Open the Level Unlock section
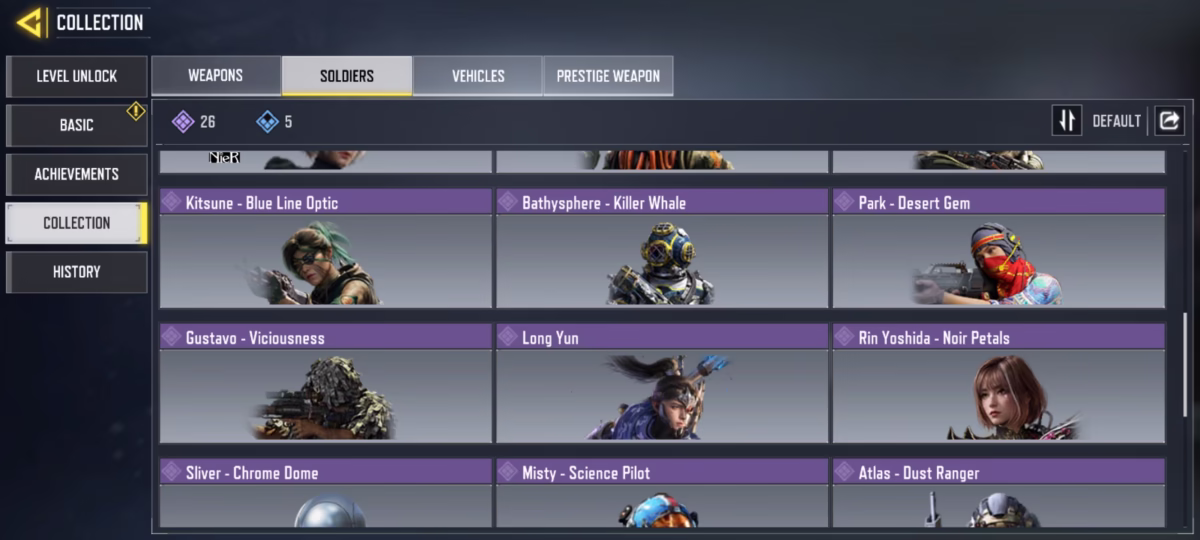Viewport: 1200px width, 540px height. 76,76
